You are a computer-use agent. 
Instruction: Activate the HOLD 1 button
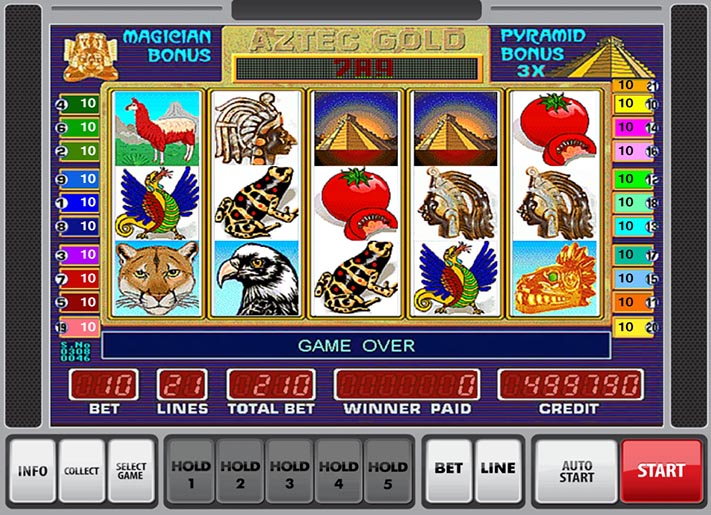point(190,472)
